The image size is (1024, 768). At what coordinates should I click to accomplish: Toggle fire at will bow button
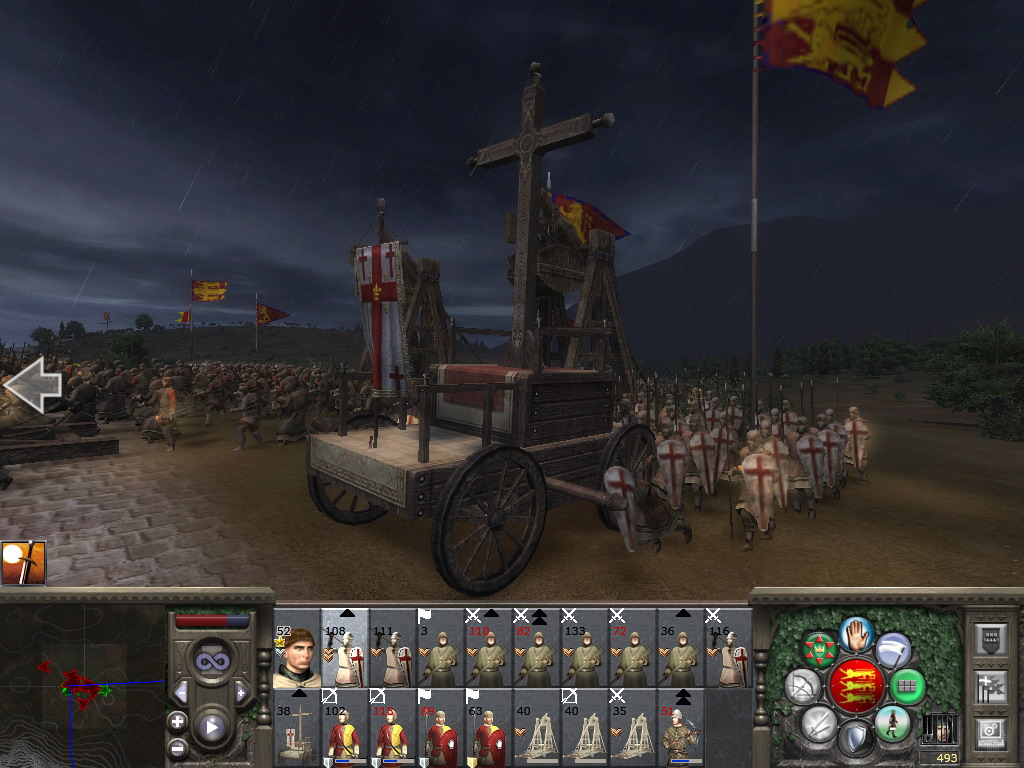tap(802, 686)
